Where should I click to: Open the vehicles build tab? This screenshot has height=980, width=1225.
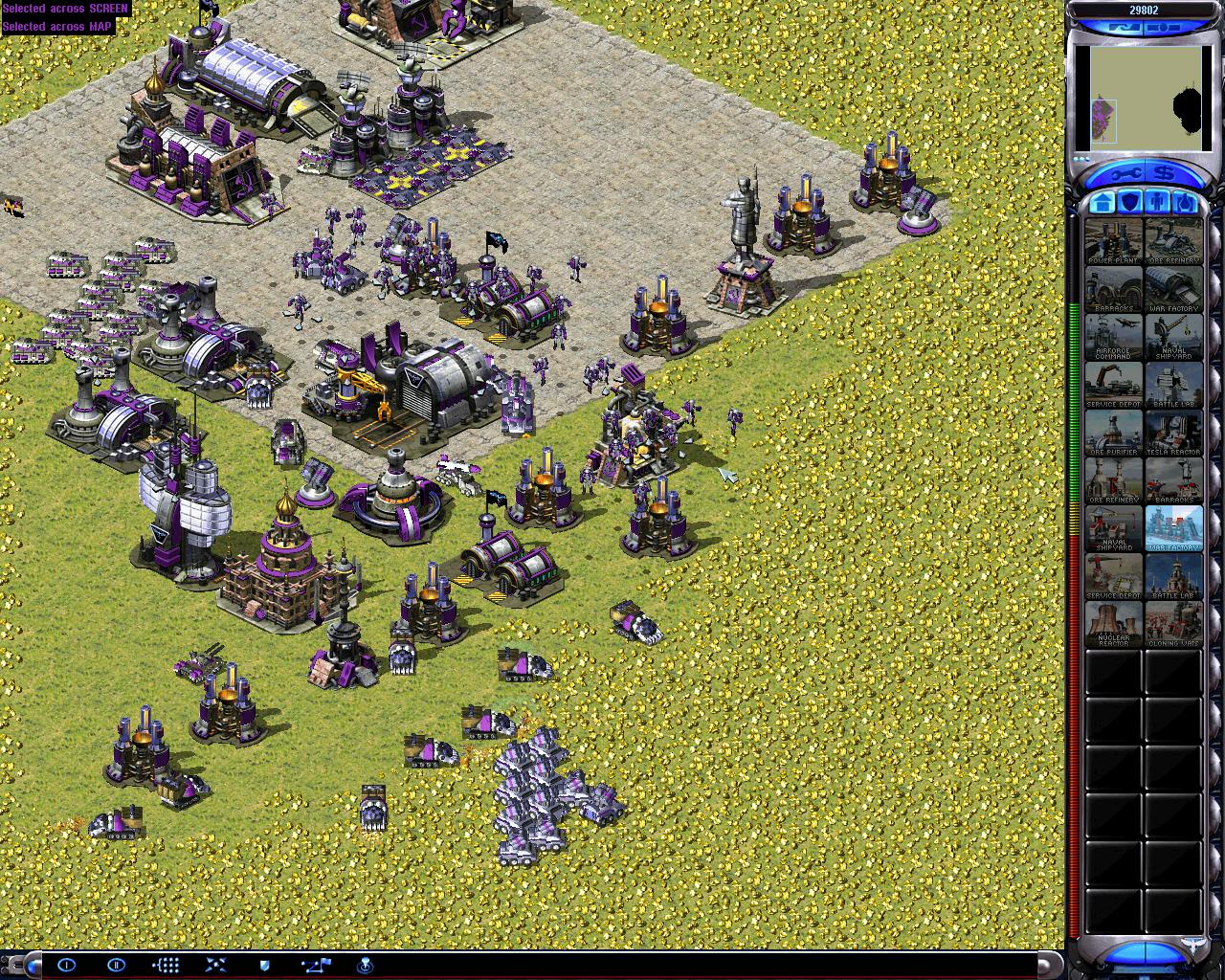pos(1185,203)
